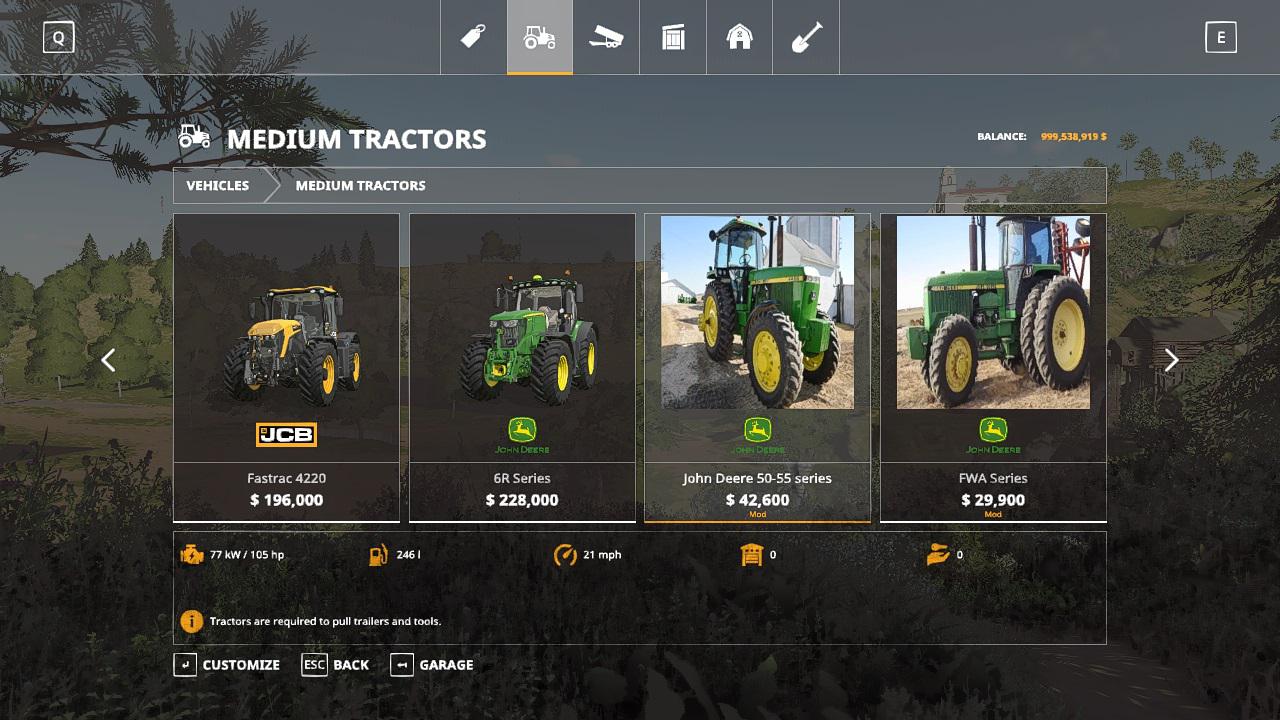This screenshot has height=720, width=1280.
Task: Show previous tractors with the left arrow
Action: pos(108,360)
